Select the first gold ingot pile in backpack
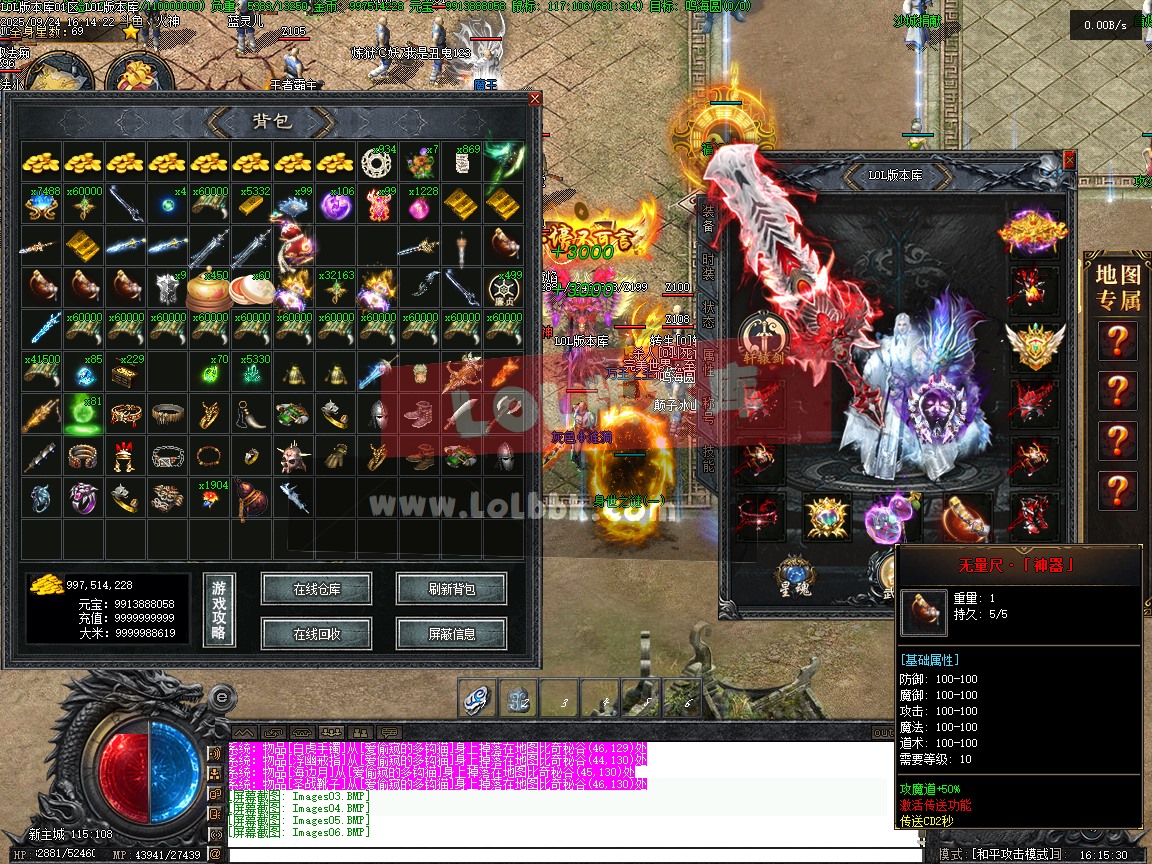The image size is (1152, 864). tap(41, 161)
